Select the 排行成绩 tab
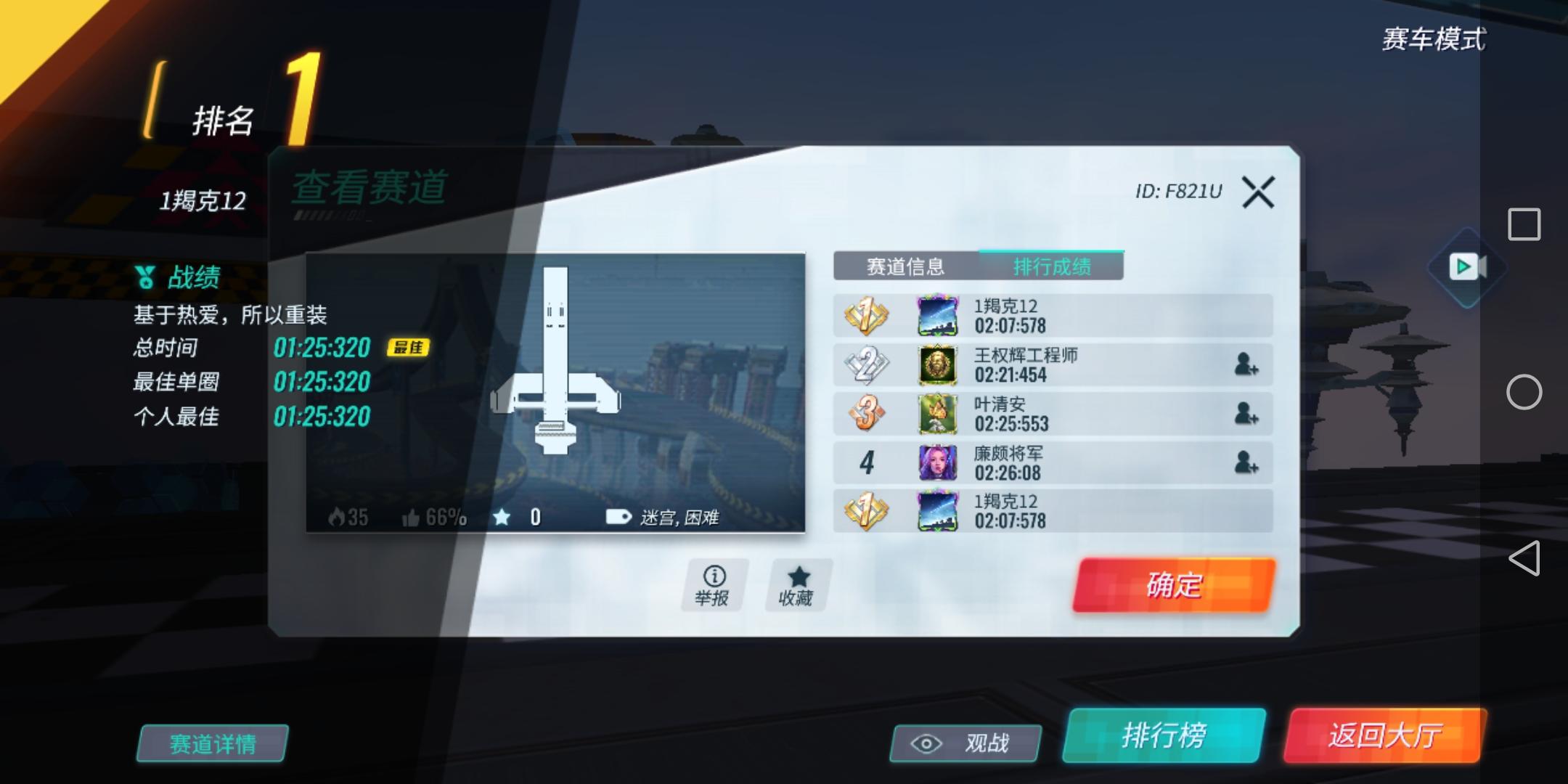This screenshot has height=784, width=1568. [x=1051, y=266]
